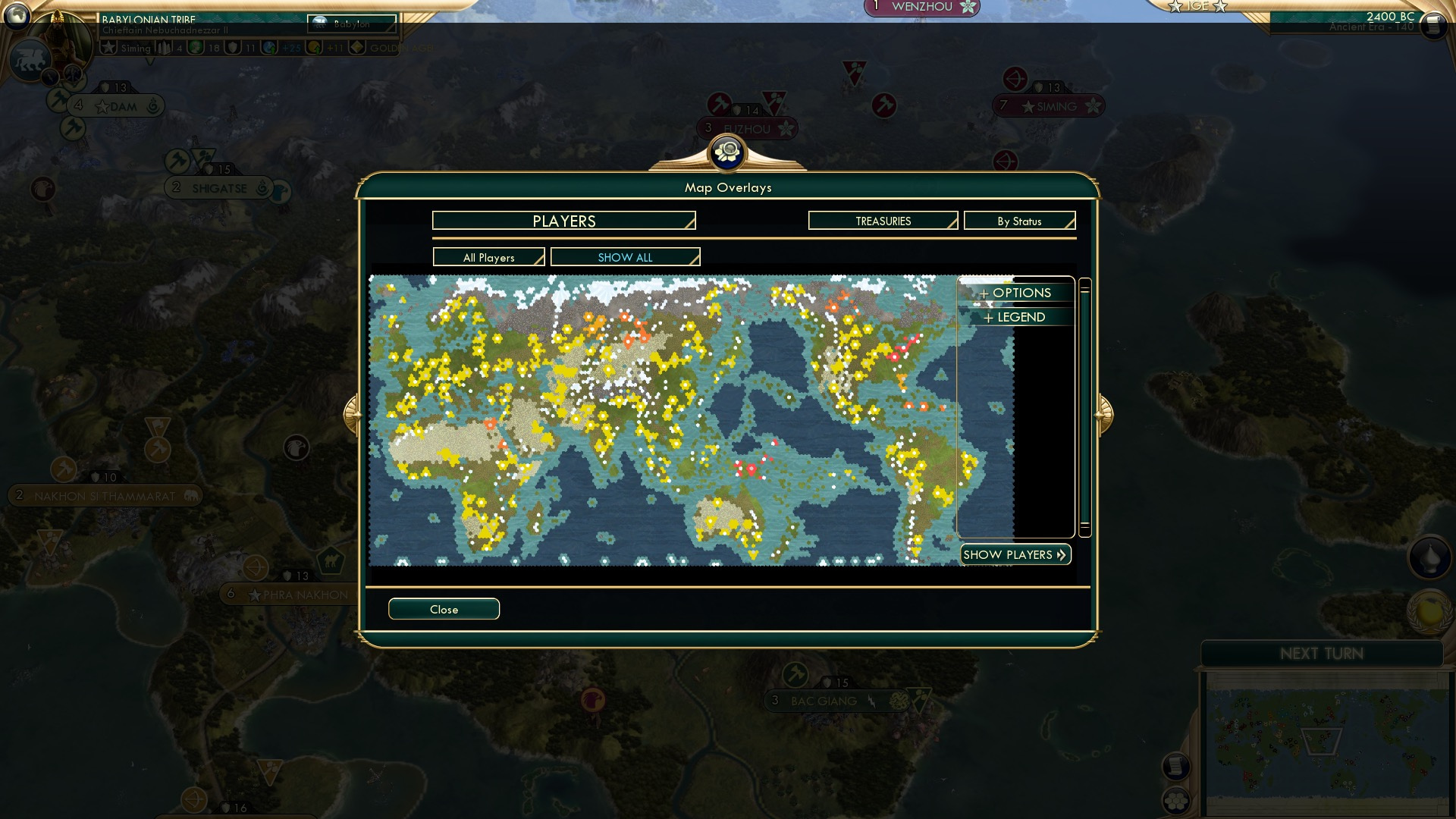Click the Siming star capital icon
The height and width of the screenshot is (819, 1456).
click(x=108, y=47)
